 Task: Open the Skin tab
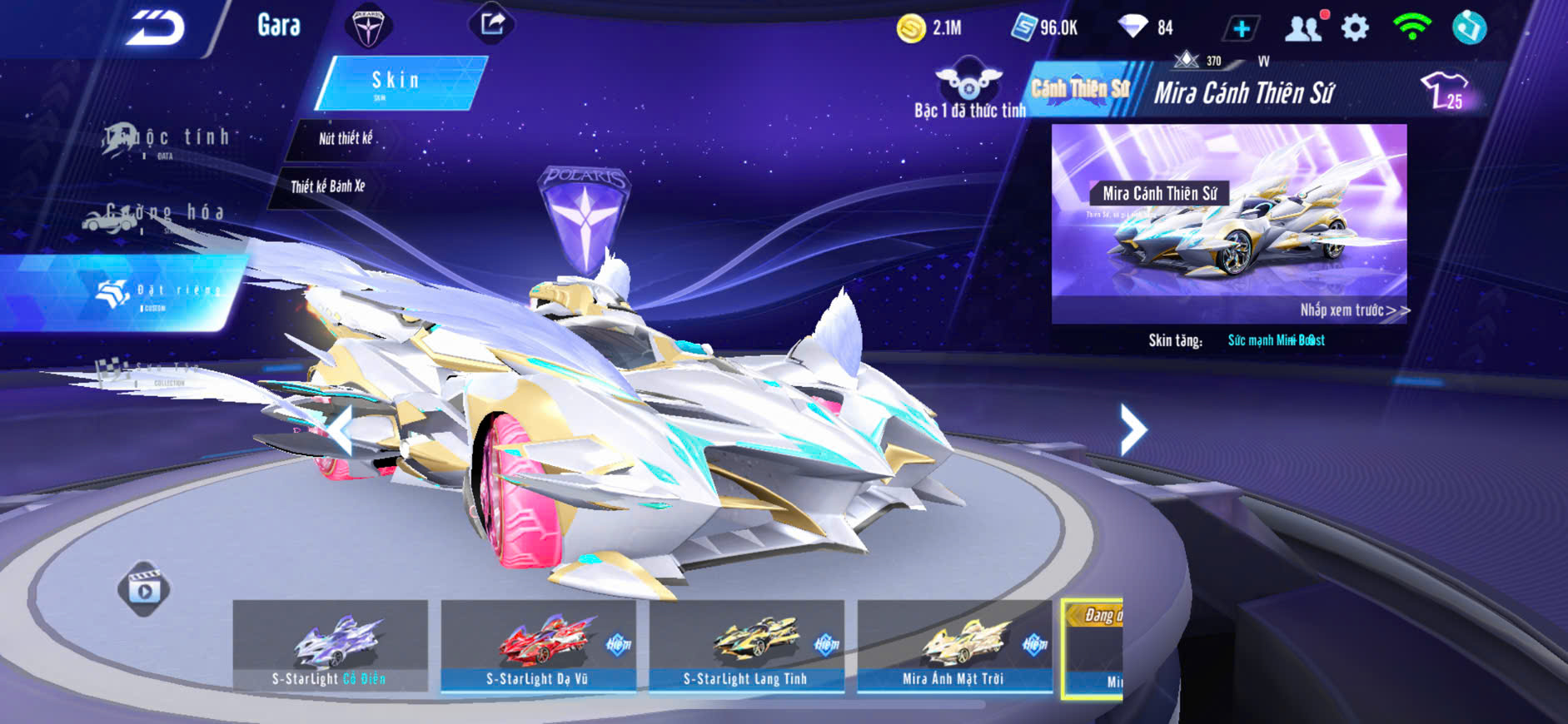pyautogui.click(x=398, y=82)
